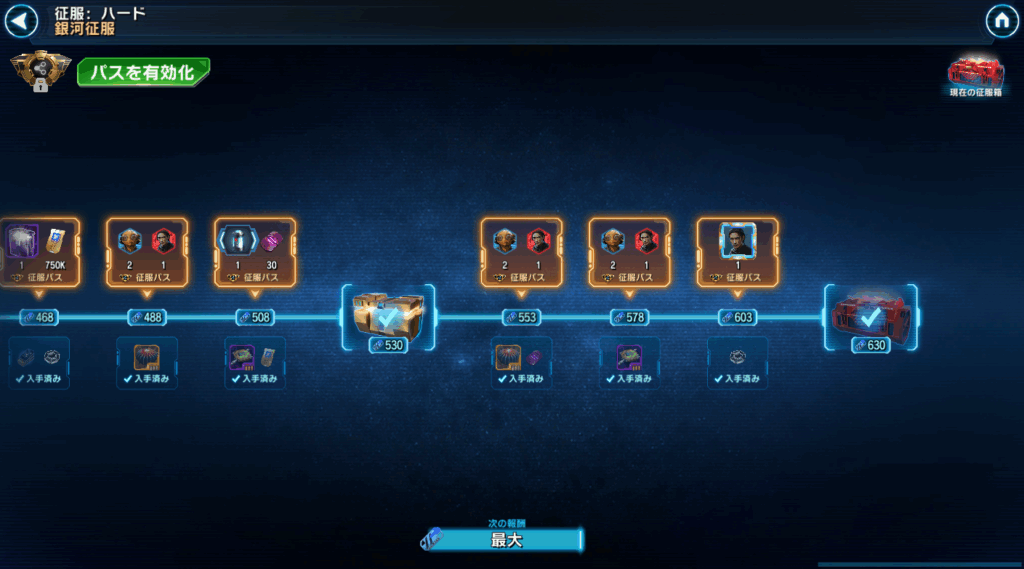Inspect the claimed free reward under 488

click(147, 362)
